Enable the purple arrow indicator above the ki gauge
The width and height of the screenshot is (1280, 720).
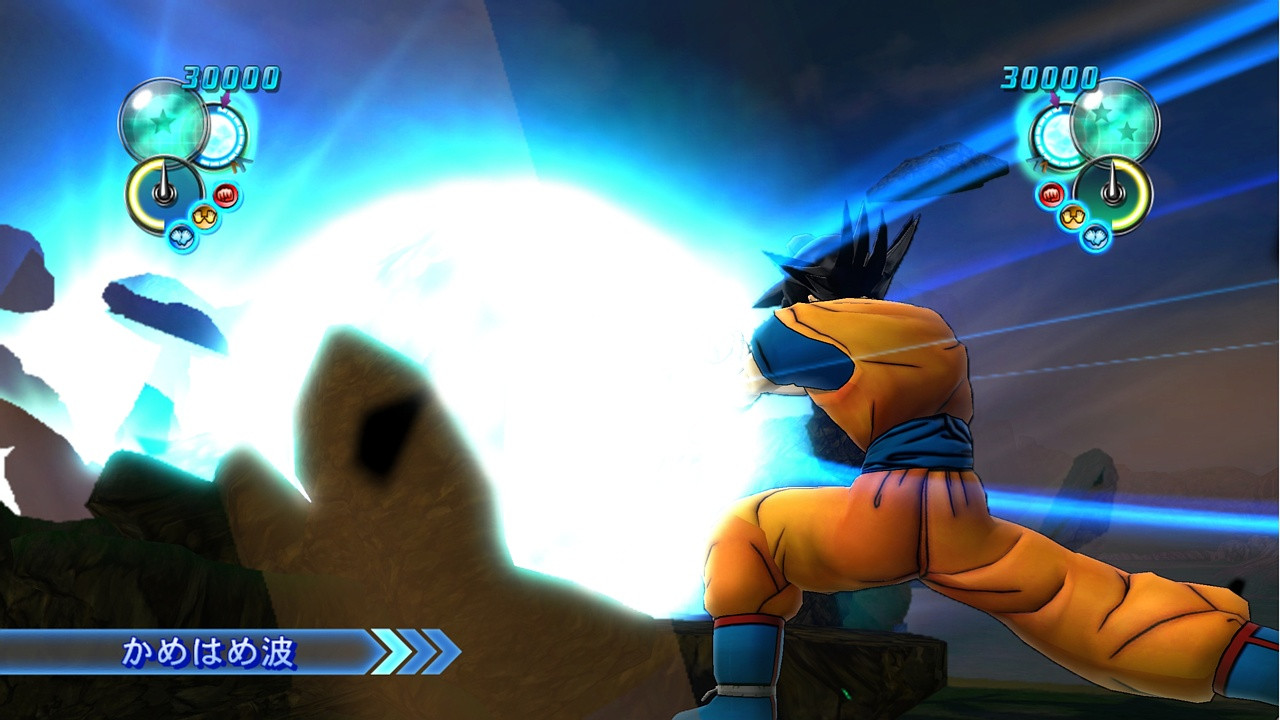tap(226, 98)
